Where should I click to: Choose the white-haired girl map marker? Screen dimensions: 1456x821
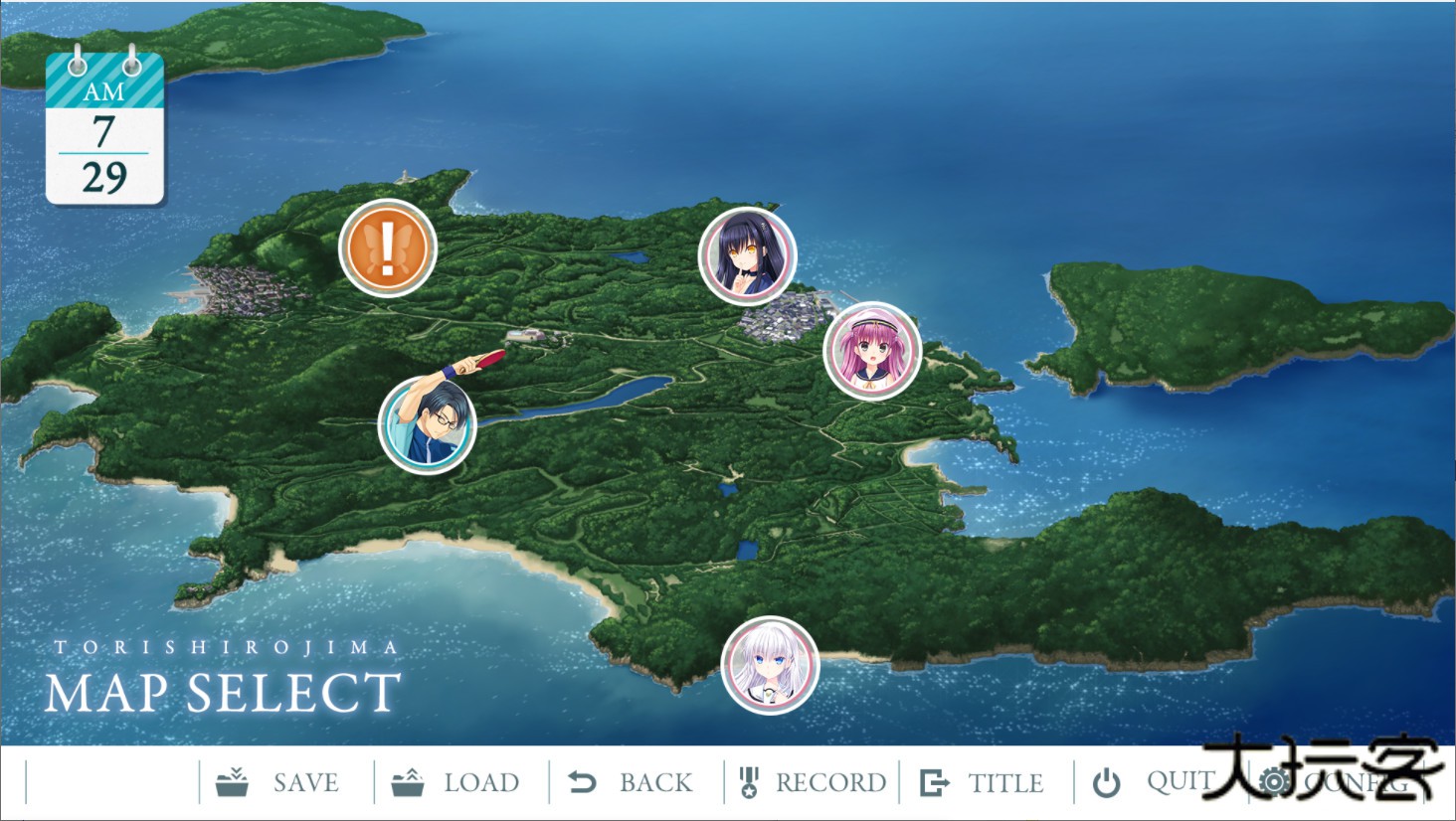click(x=770, y=665)
